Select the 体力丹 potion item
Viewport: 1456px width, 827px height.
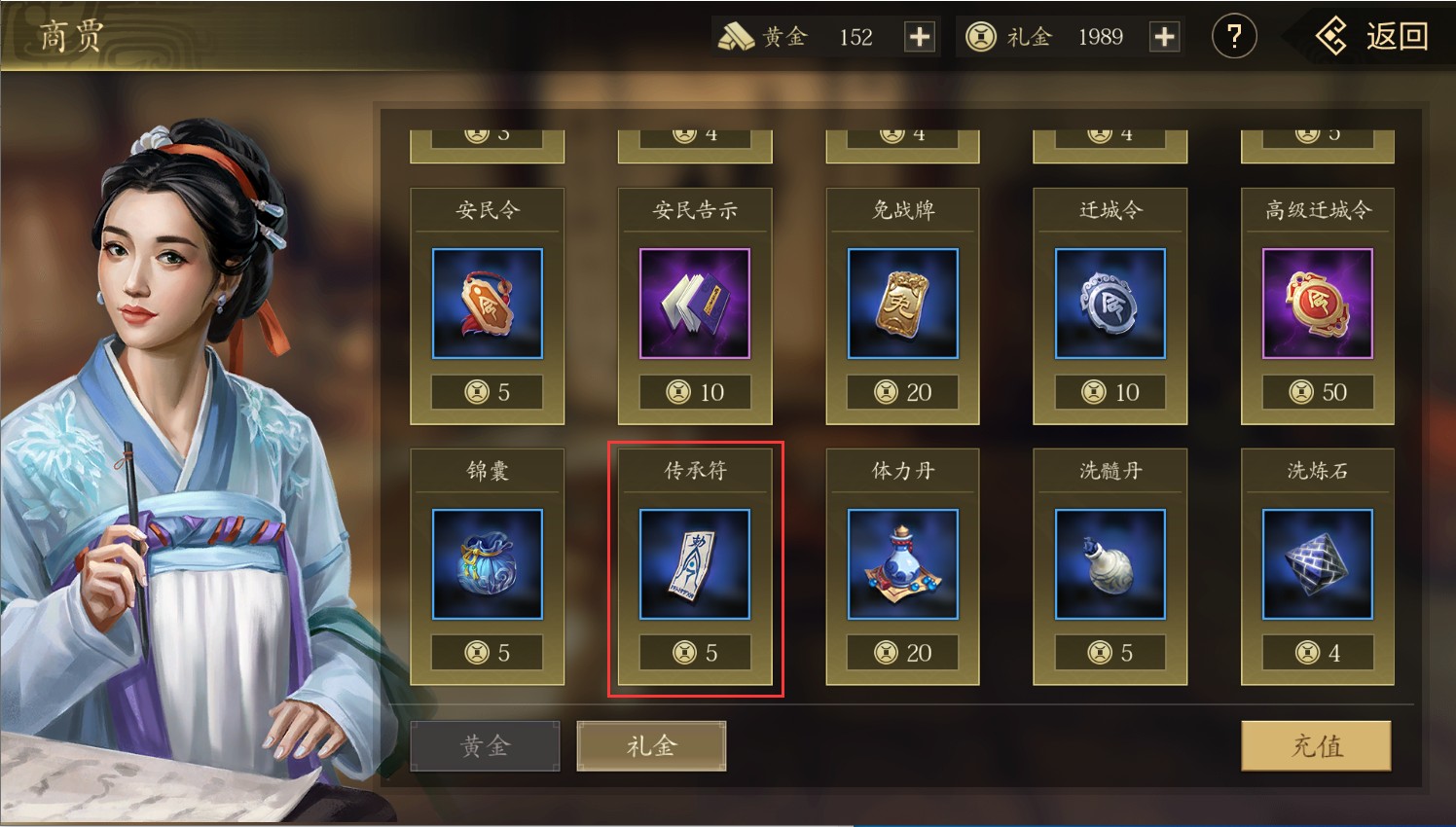click(902, 565)
